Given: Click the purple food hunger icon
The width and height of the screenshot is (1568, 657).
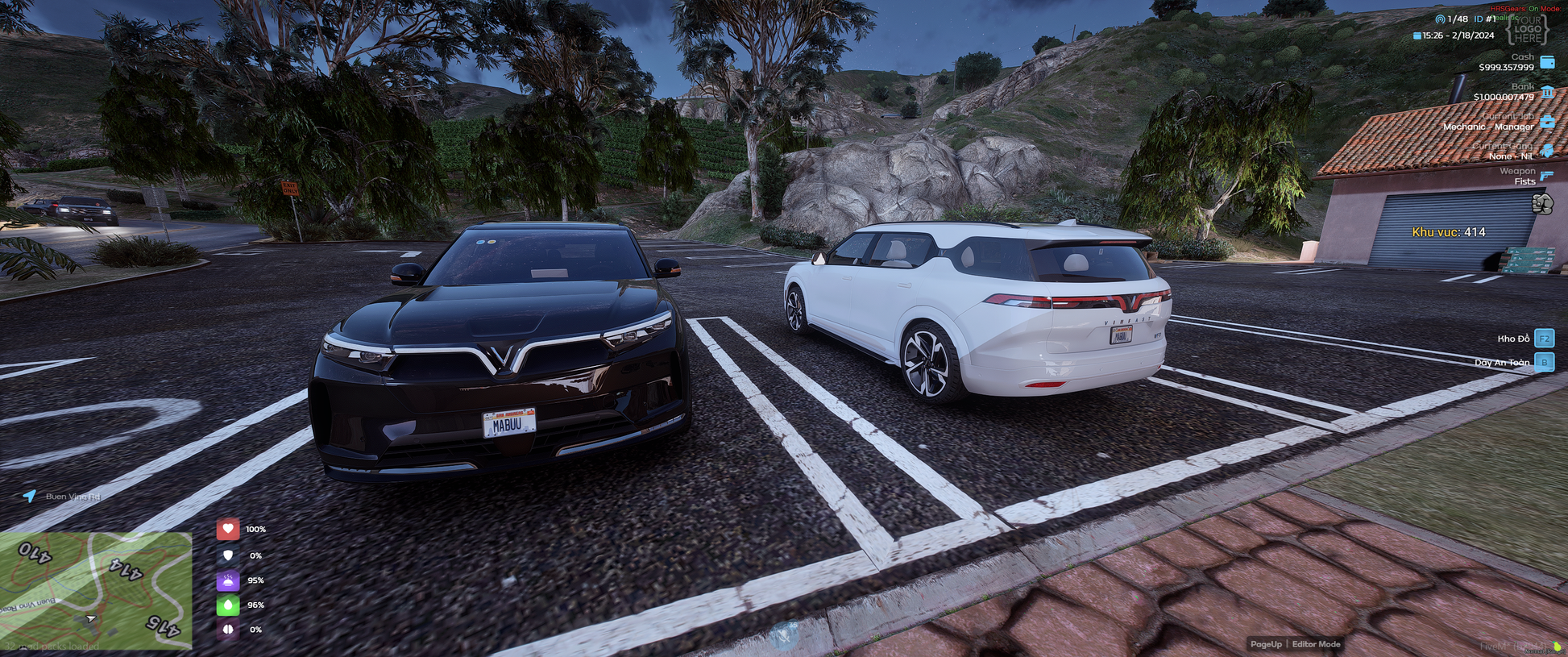Looking at the screenshot, I should (228, 580).
